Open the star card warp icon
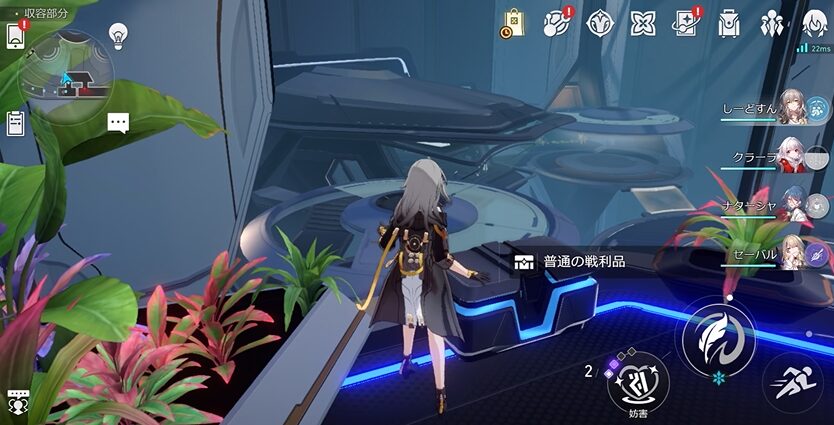 pyautogui.click(x=685, y=24)
